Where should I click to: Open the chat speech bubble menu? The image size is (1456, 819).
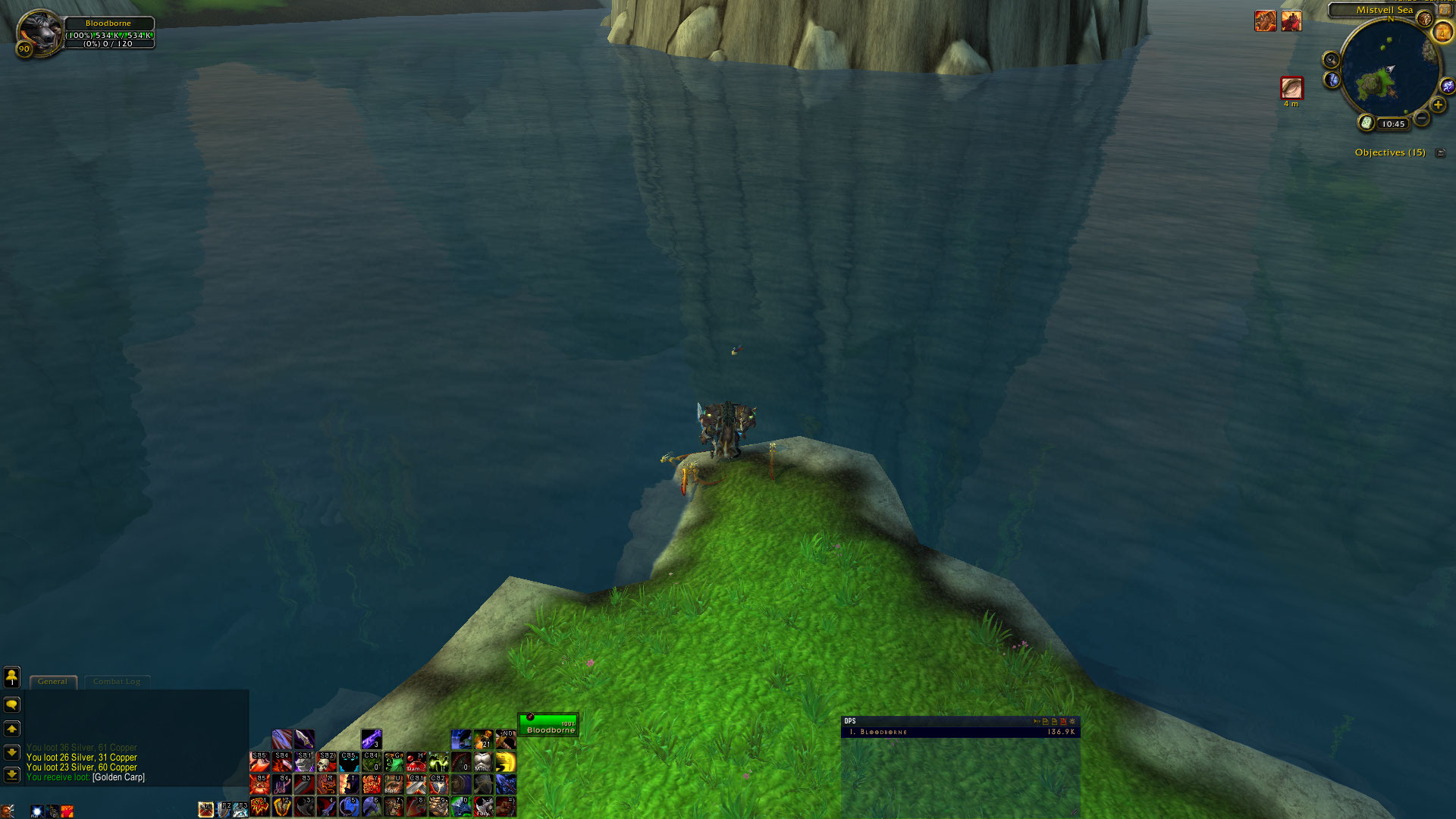(12, 705)
